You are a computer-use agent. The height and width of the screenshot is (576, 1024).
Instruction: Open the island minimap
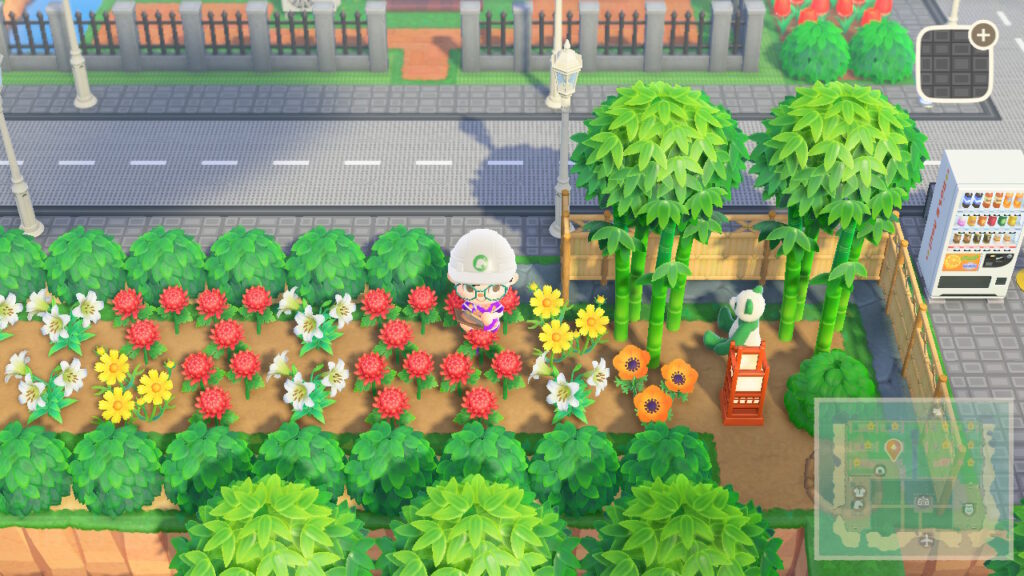tap(912, 478)
